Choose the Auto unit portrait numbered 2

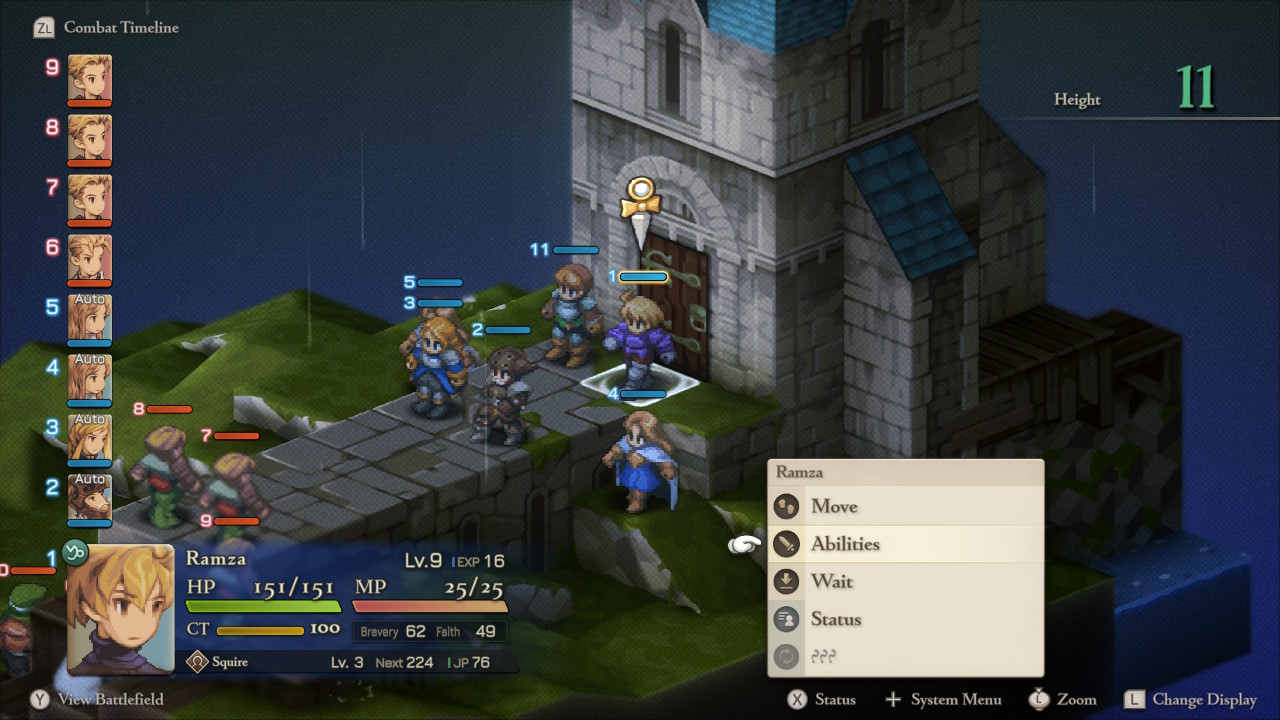click(x=90, y=498)
